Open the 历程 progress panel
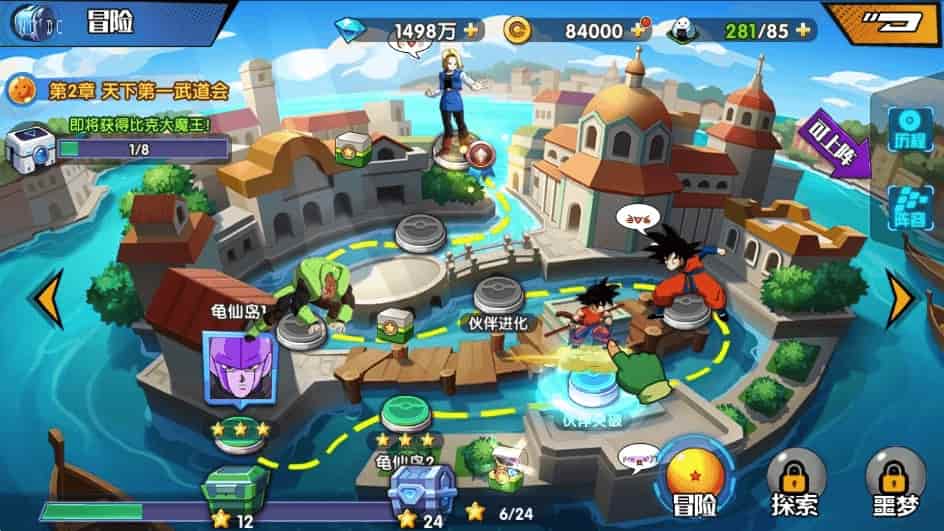The image size is (944, 531). pyautogui.click(x=911, y=129)
